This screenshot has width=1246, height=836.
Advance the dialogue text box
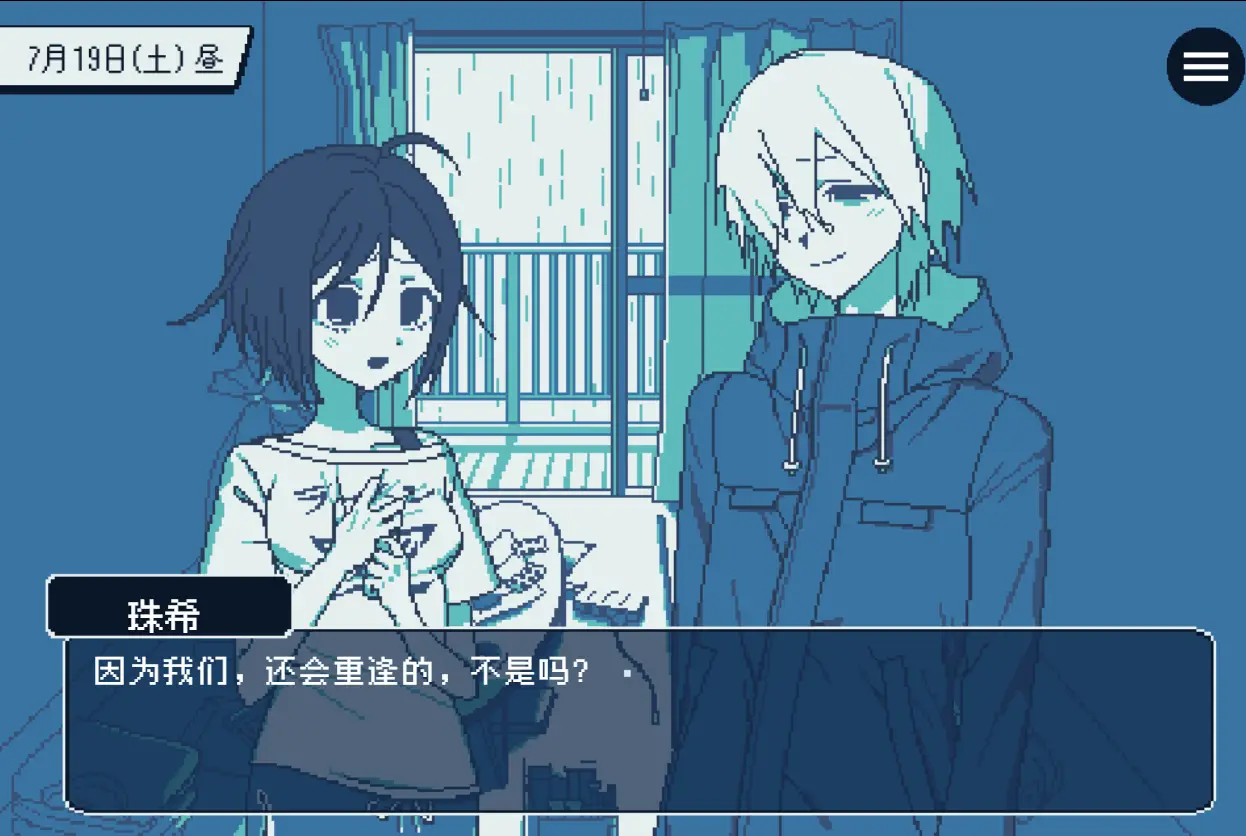click(640, 720)
